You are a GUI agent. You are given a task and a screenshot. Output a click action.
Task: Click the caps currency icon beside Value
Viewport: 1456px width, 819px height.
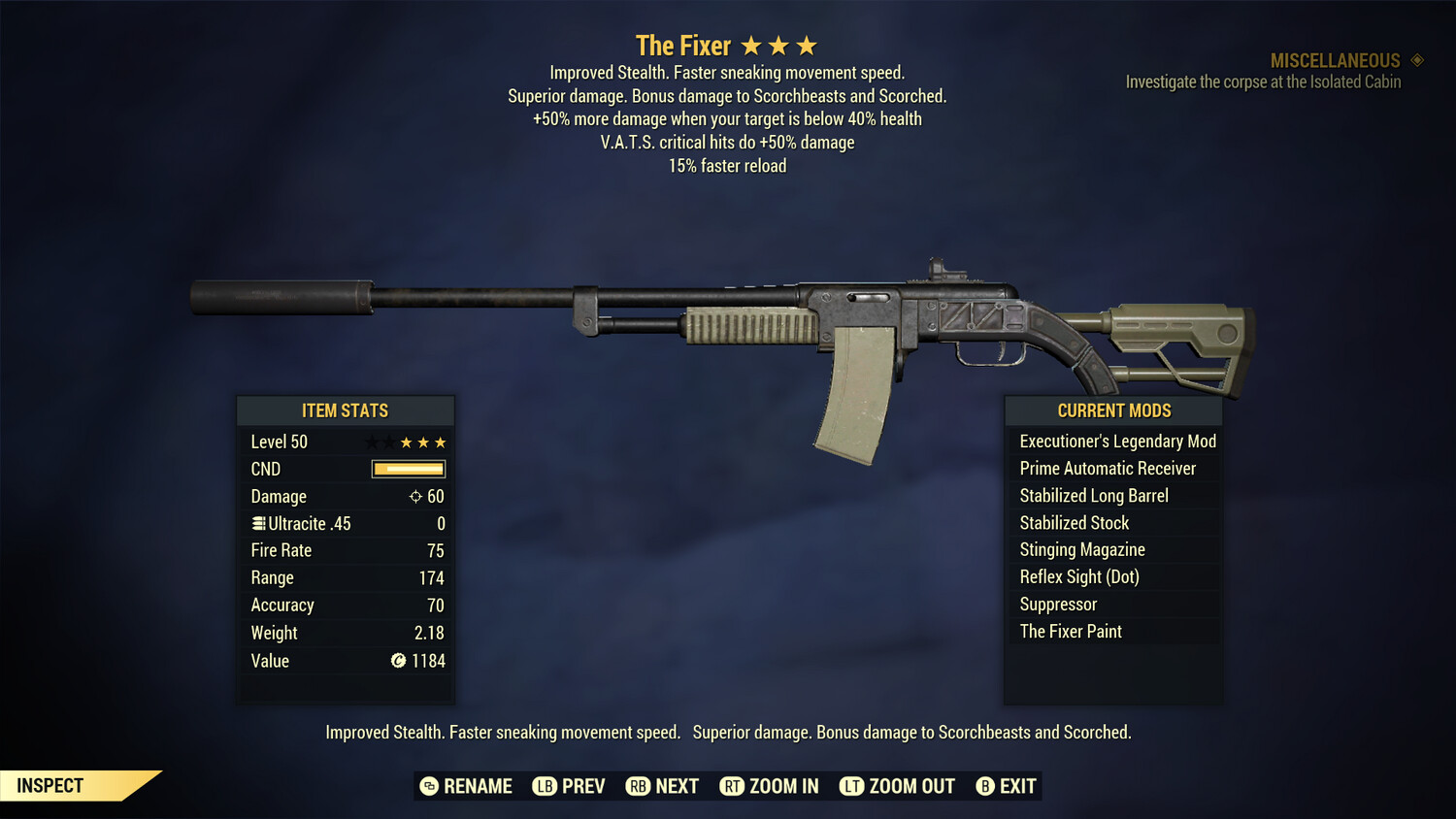tap(397, 661)
